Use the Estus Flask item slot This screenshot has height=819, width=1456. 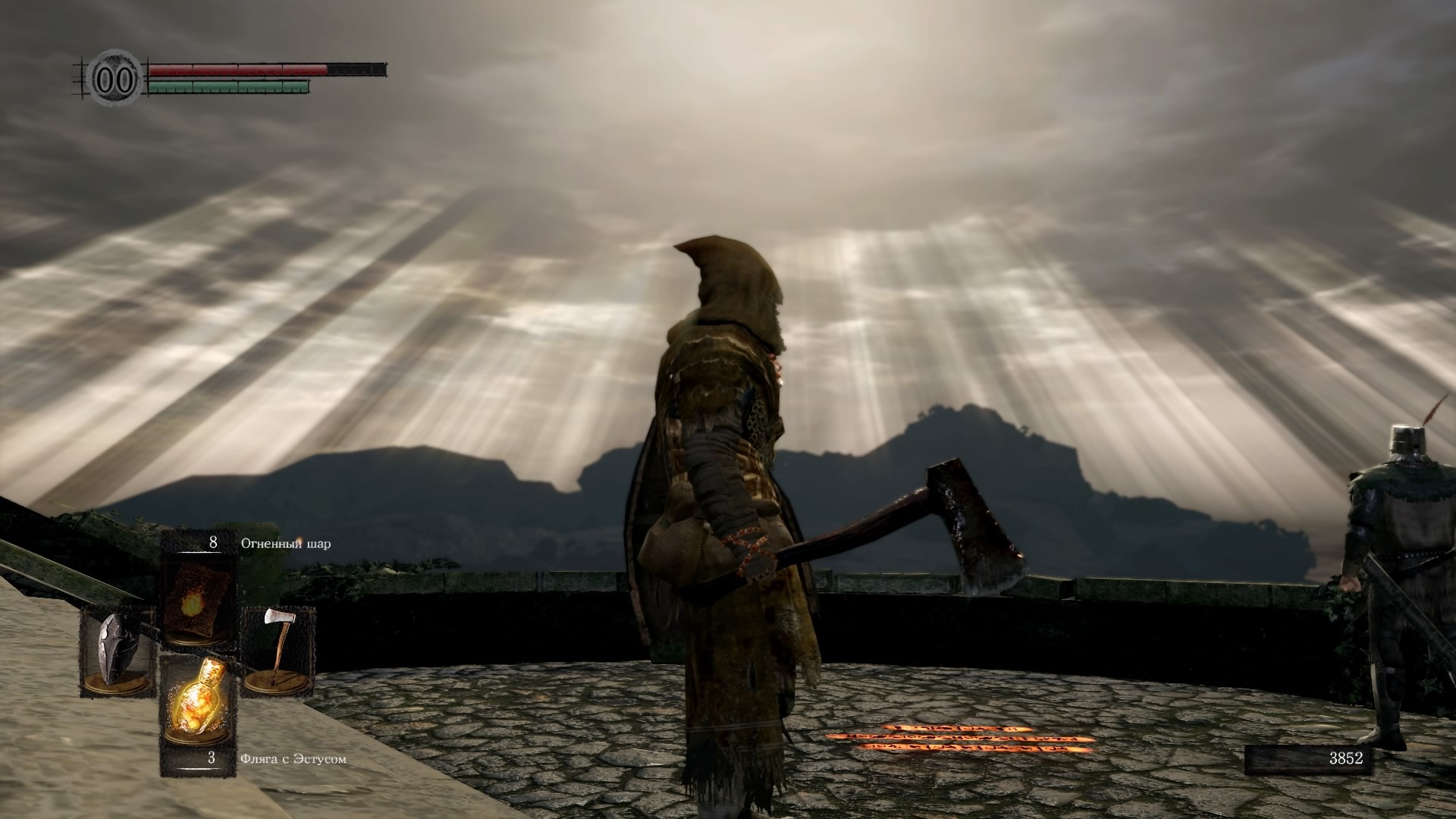click(x=196, y=704)
